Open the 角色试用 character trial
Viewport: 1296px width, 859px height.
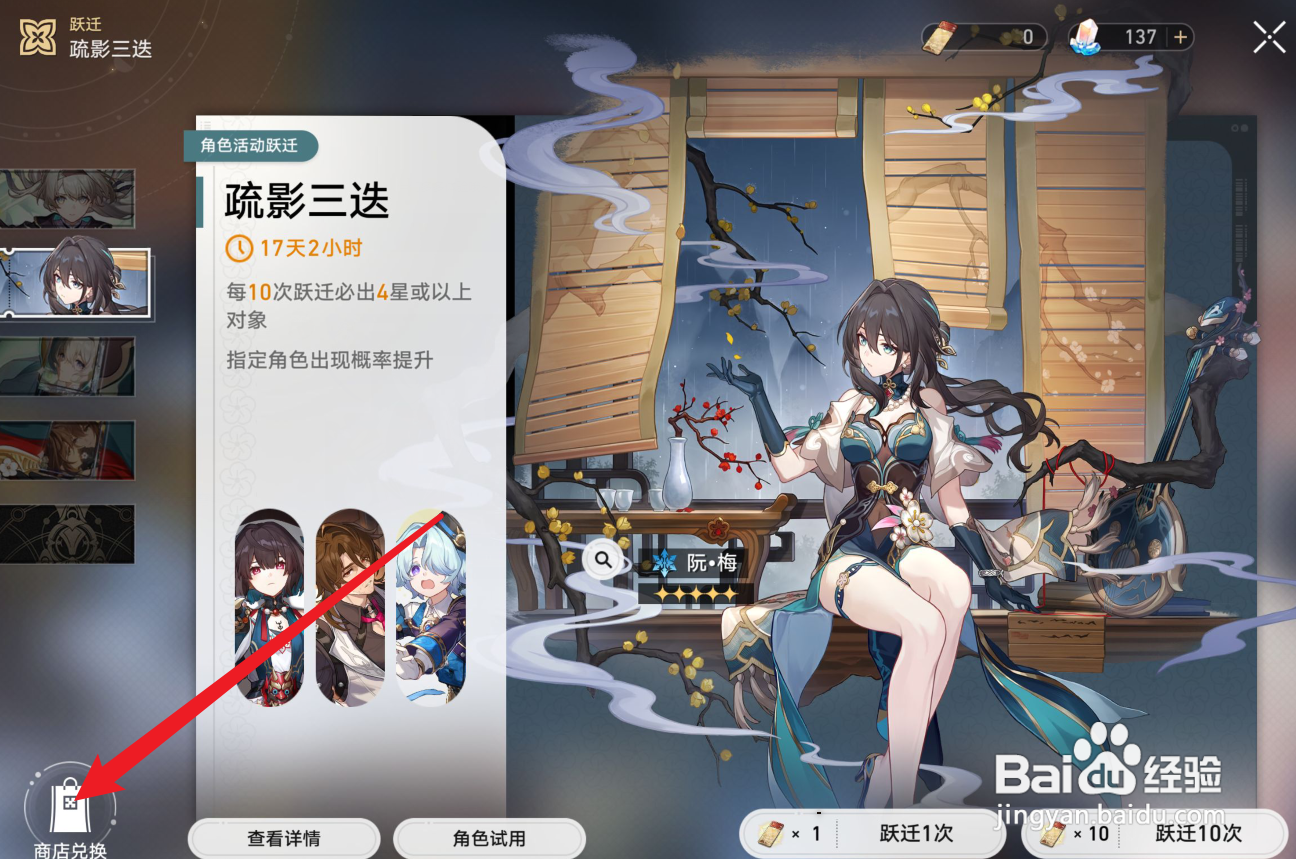pos(488,838)
